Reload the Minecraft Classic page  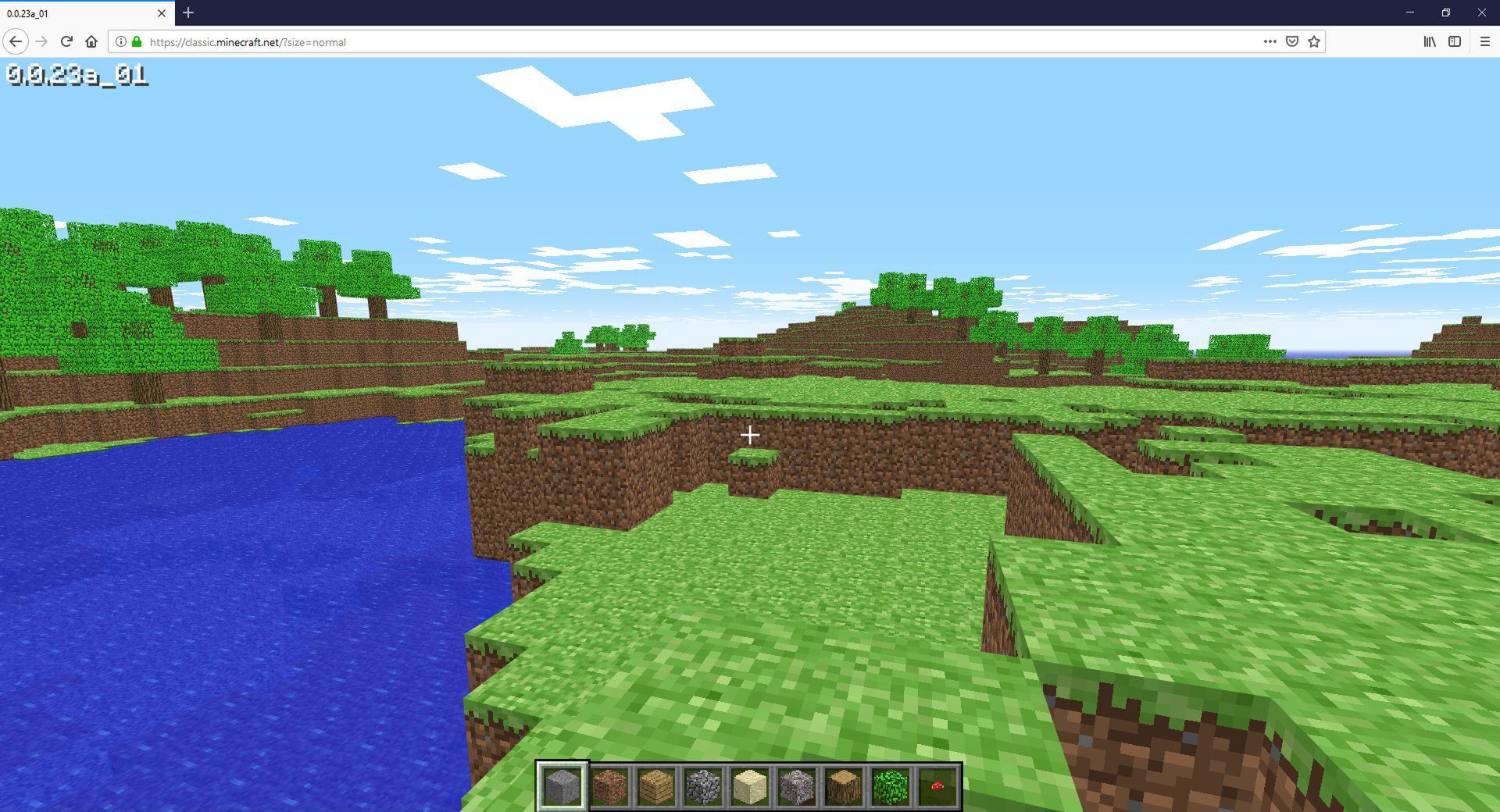(x=66, y=42)
